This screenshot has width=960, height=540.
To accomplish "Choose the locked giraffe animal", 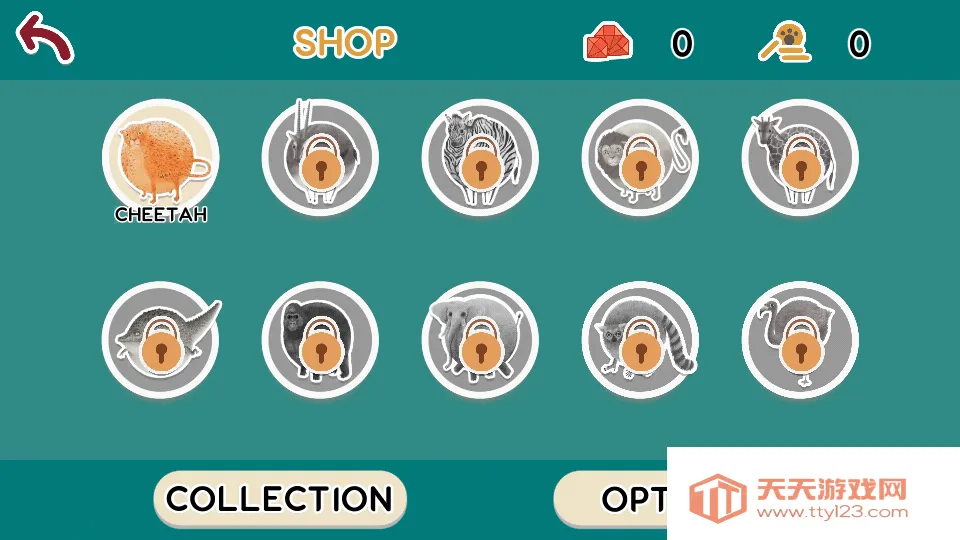I will [800, 157].
